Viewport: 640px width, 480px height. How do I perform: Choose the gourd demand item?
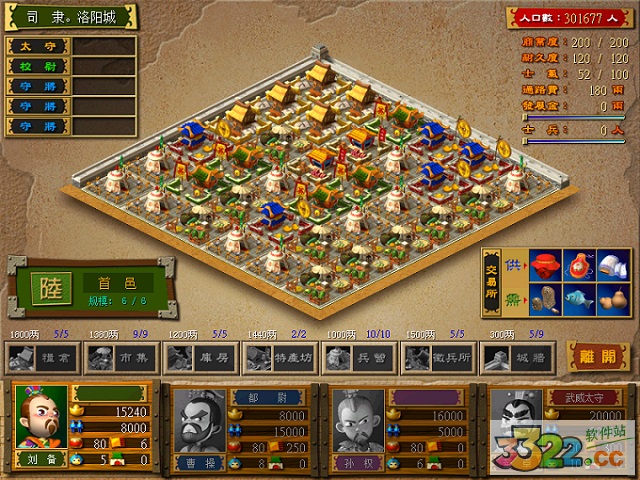pyautogui.click(x=612, y=299)
